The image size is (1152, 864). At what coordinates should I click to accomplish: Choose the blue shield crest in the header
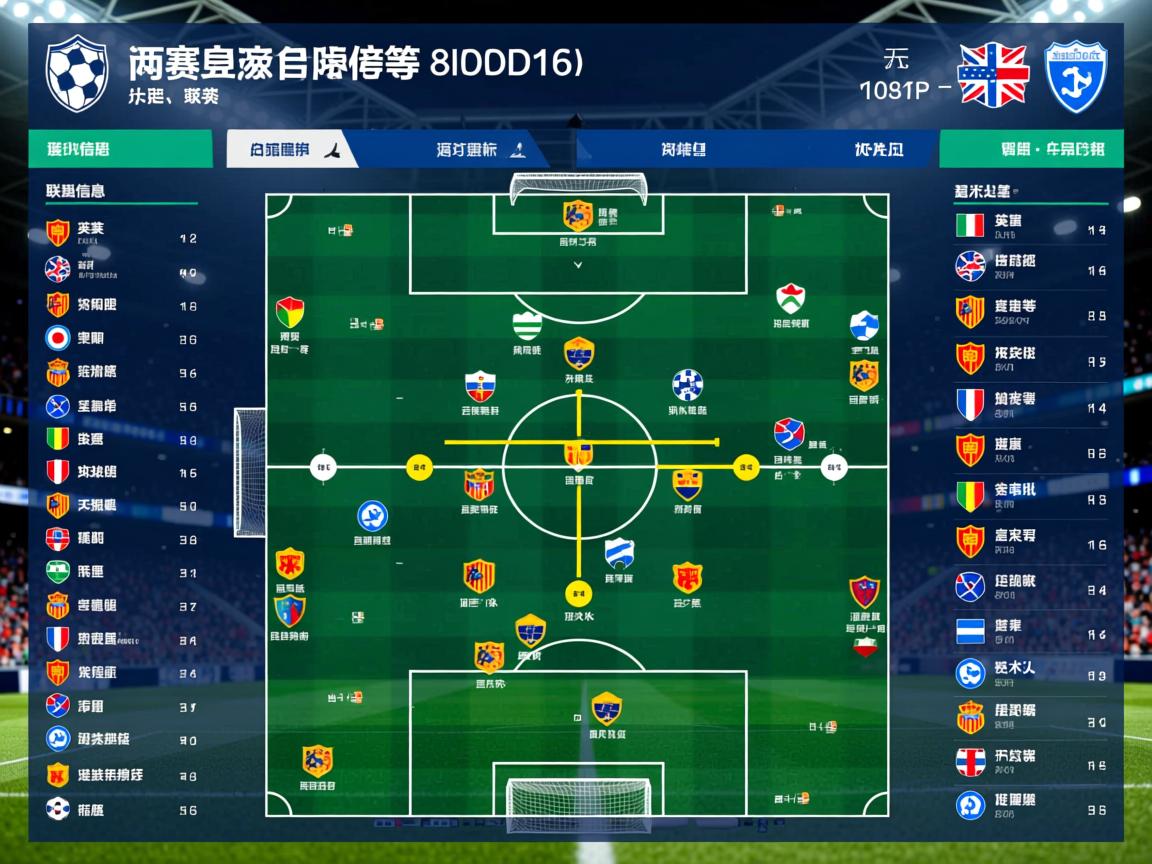coord(1076,76)
